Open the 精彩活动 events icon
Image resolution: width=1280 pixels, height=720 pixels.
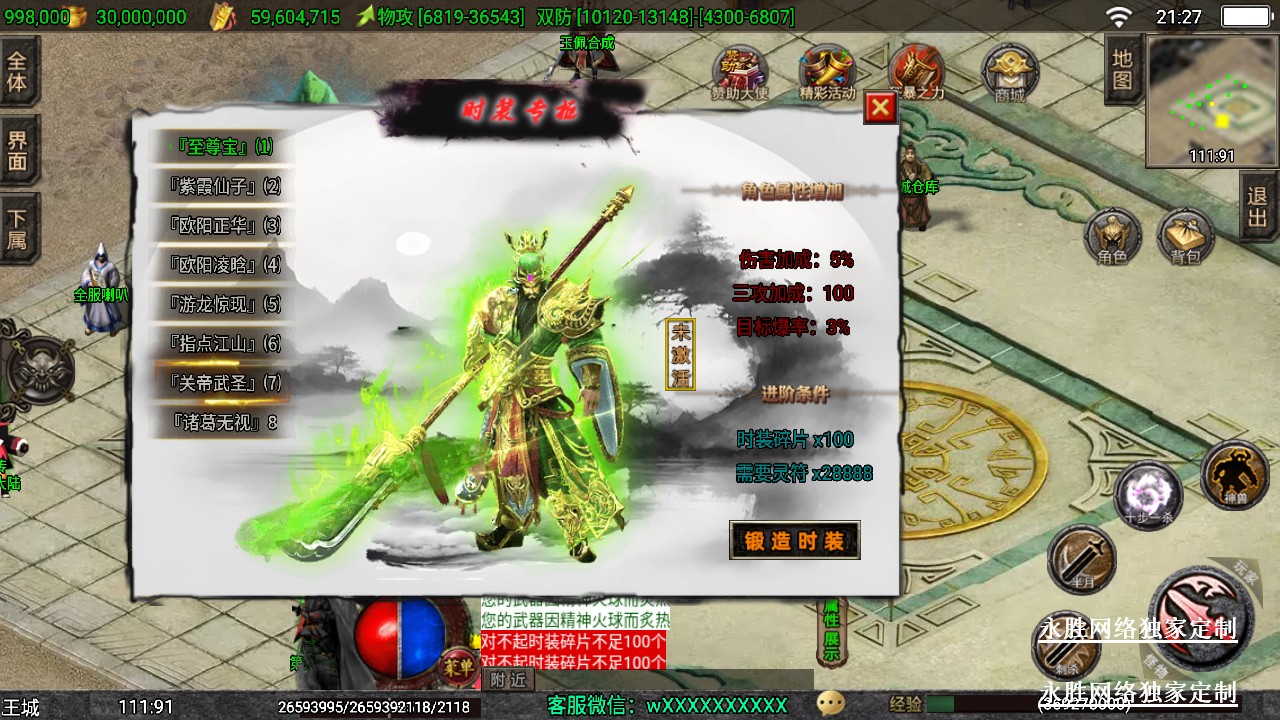pos(827,74)
